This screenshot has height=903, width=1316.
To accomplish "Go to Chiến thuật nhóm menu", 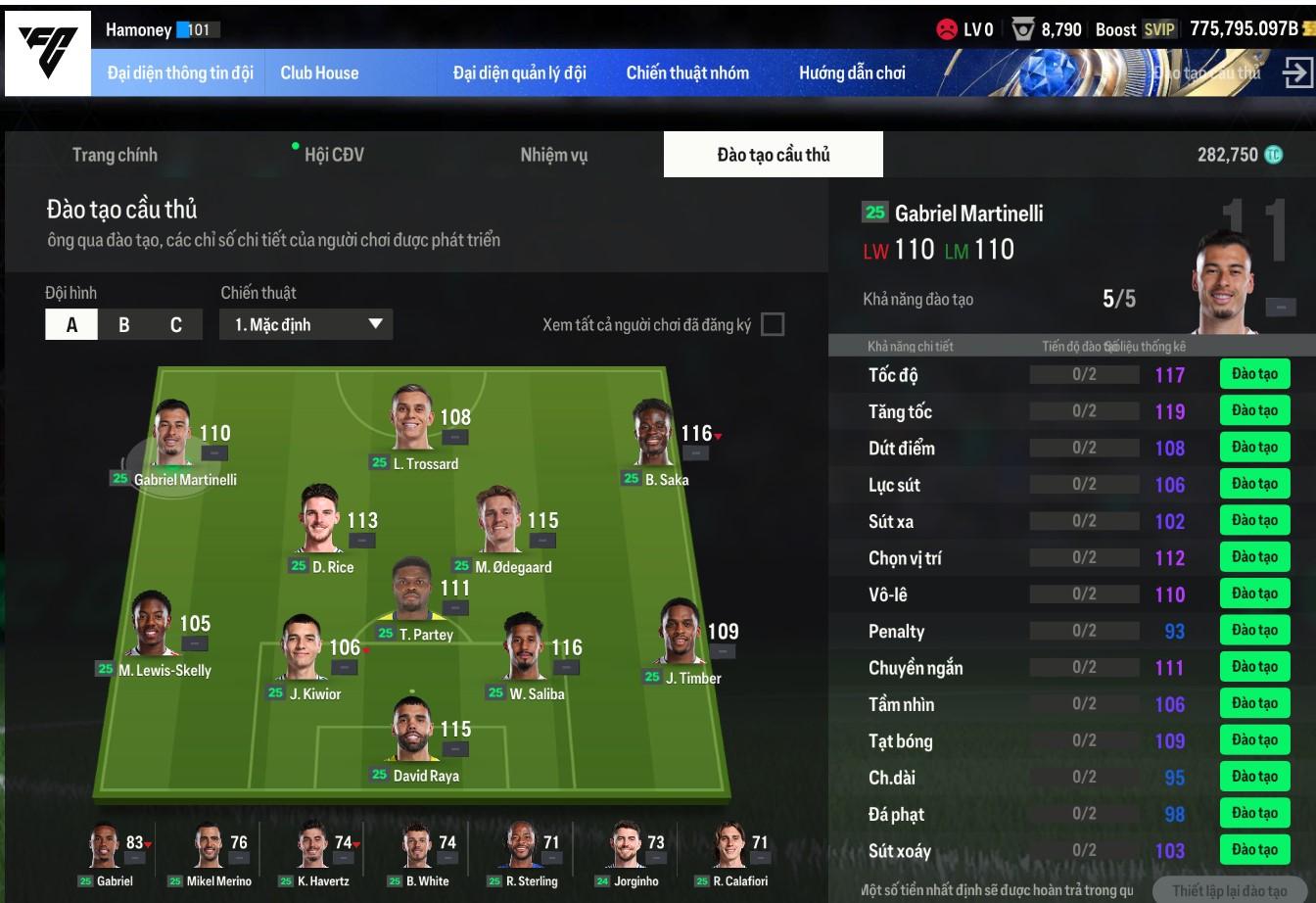I will [687, 73].
